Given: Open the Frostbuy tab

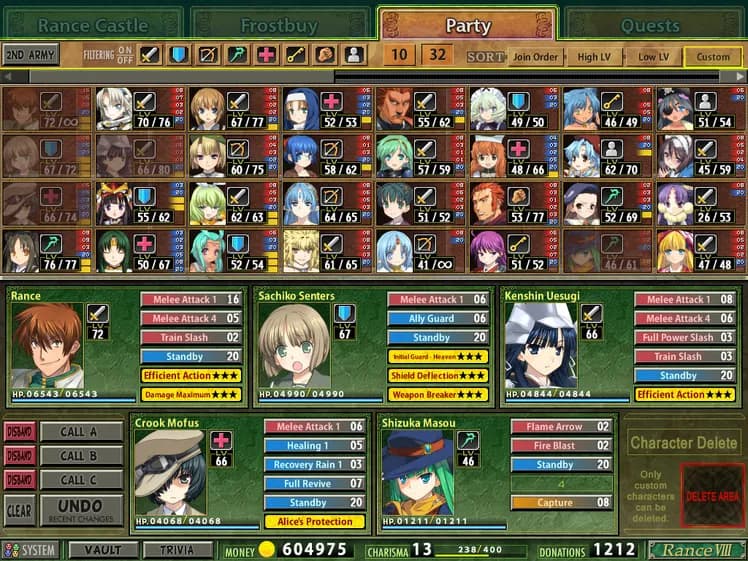Looking at the screenshot, I should pos(281,24).
